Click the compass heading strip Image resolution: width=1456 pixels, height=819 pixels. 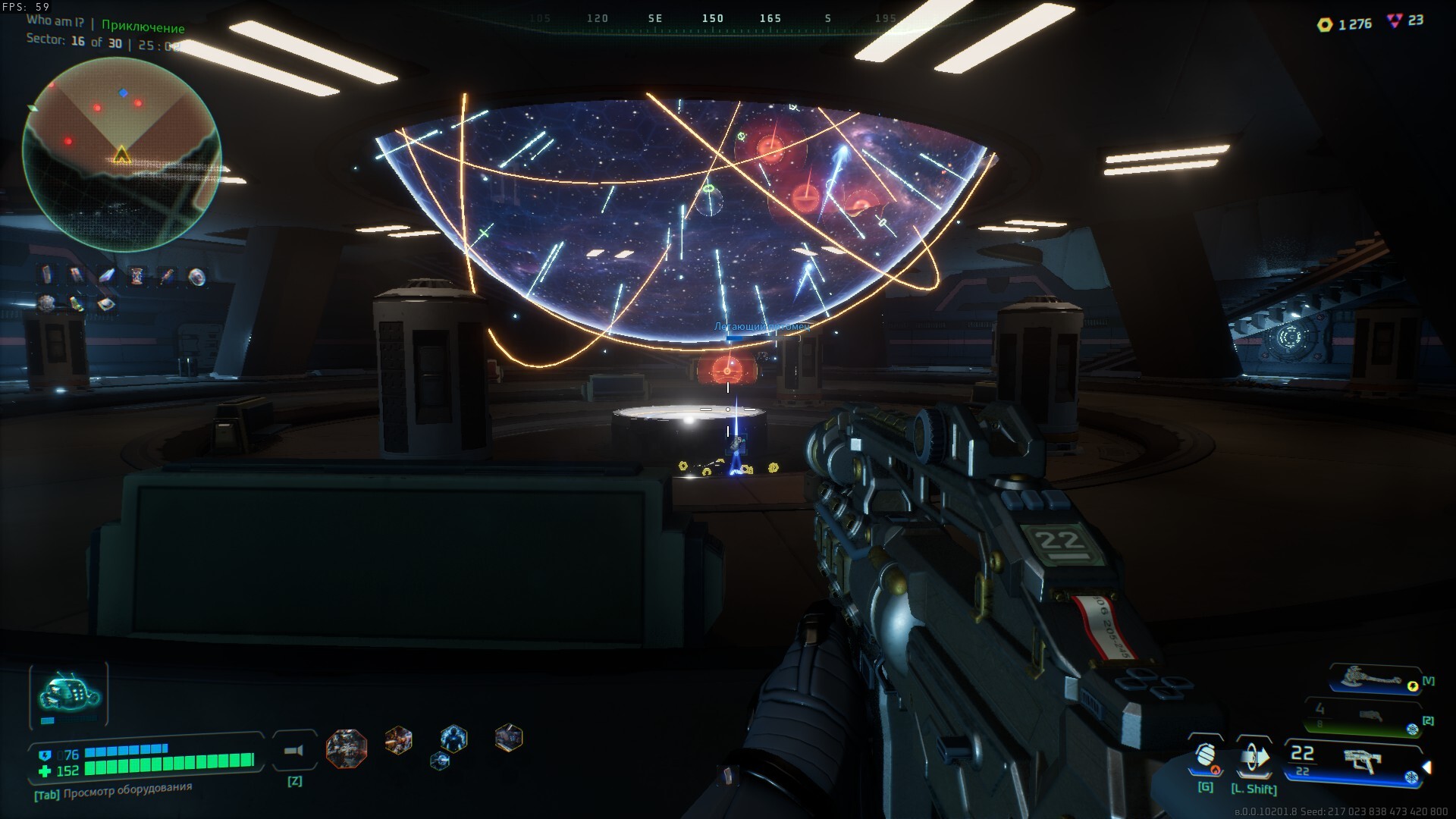pos(711,18)
